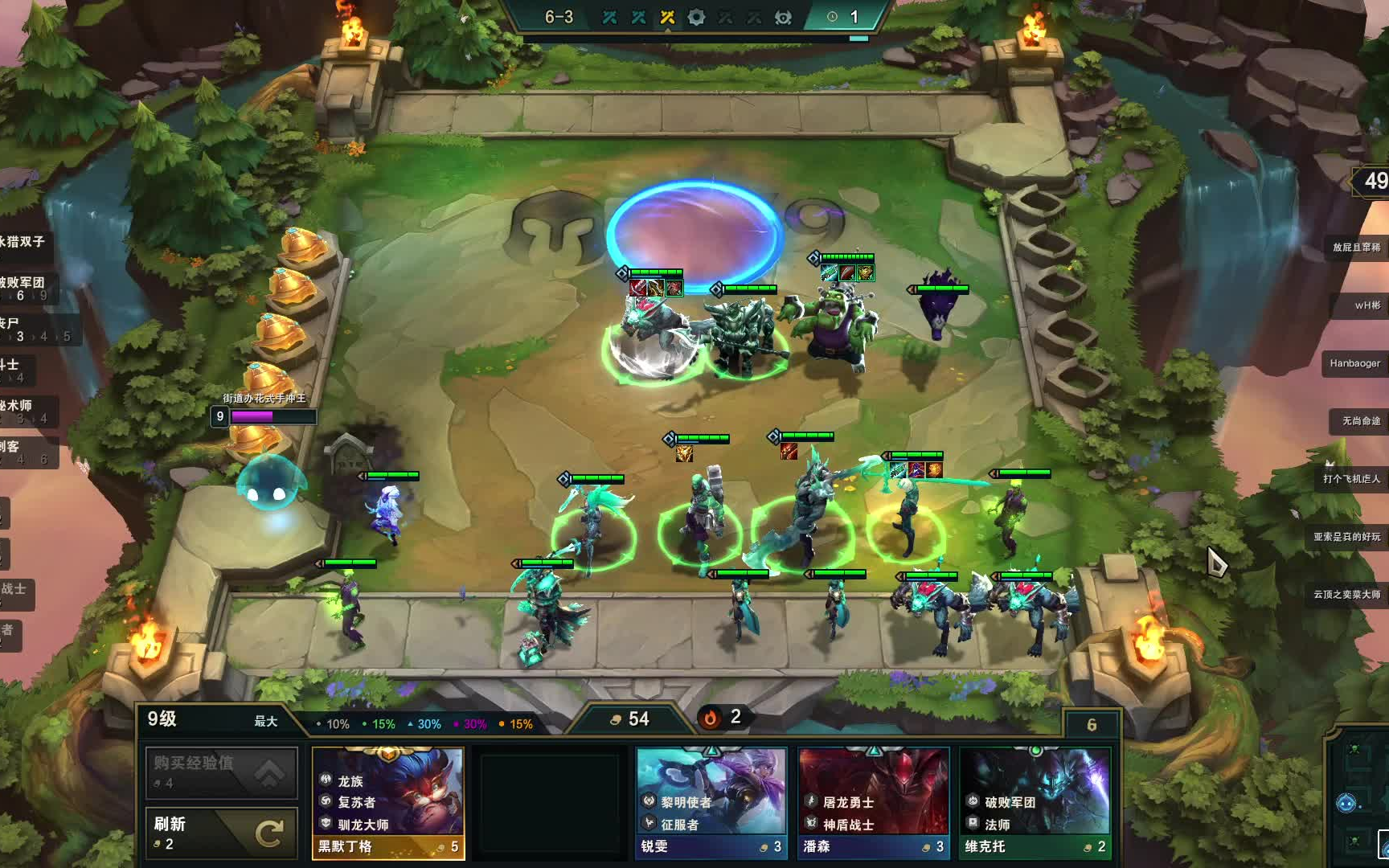Screen dimensions: 1389x868
Task: Show the 秘术师 trait details
Action: click(24, 410)
